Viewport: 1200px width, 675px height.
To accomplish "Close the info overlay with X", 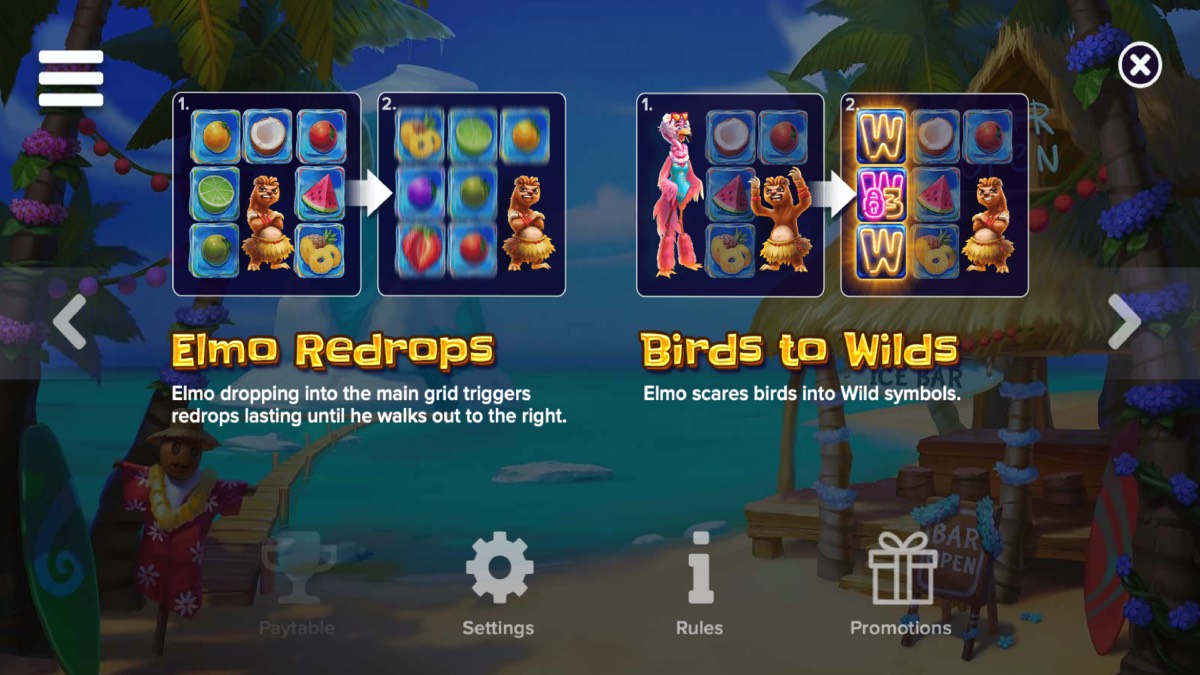I will tap(1139, 66).
